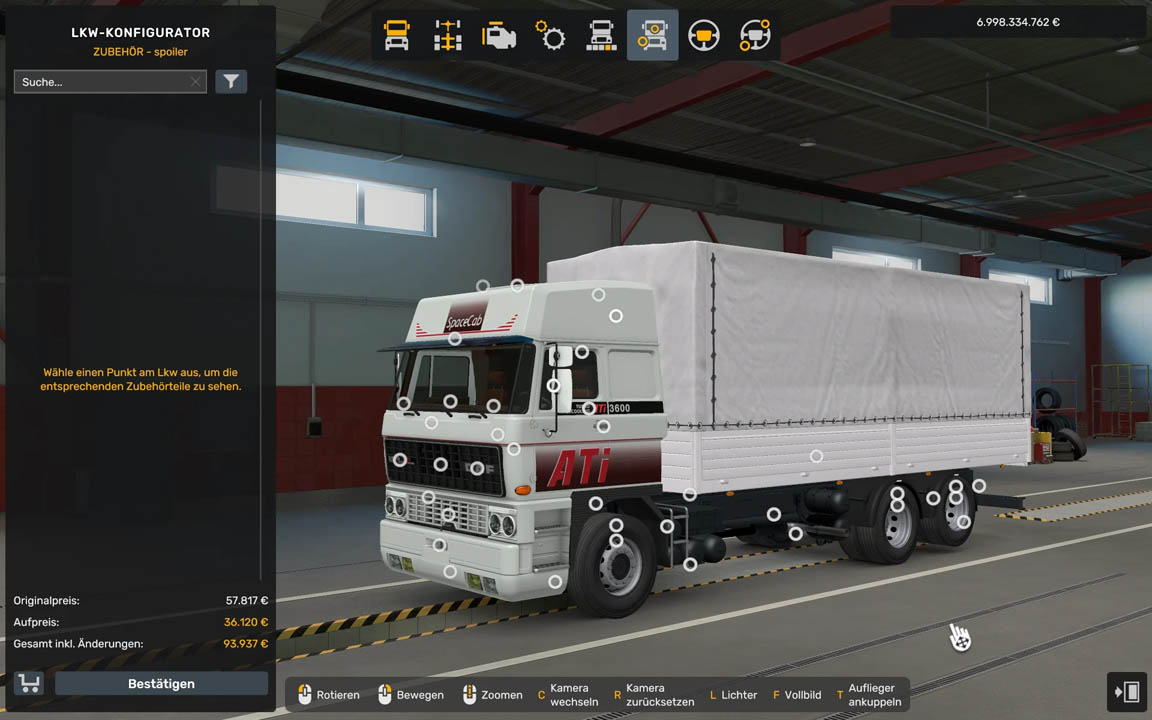
Task: Confirm the purchase with Bestätigen
Action: coord(161,684)
